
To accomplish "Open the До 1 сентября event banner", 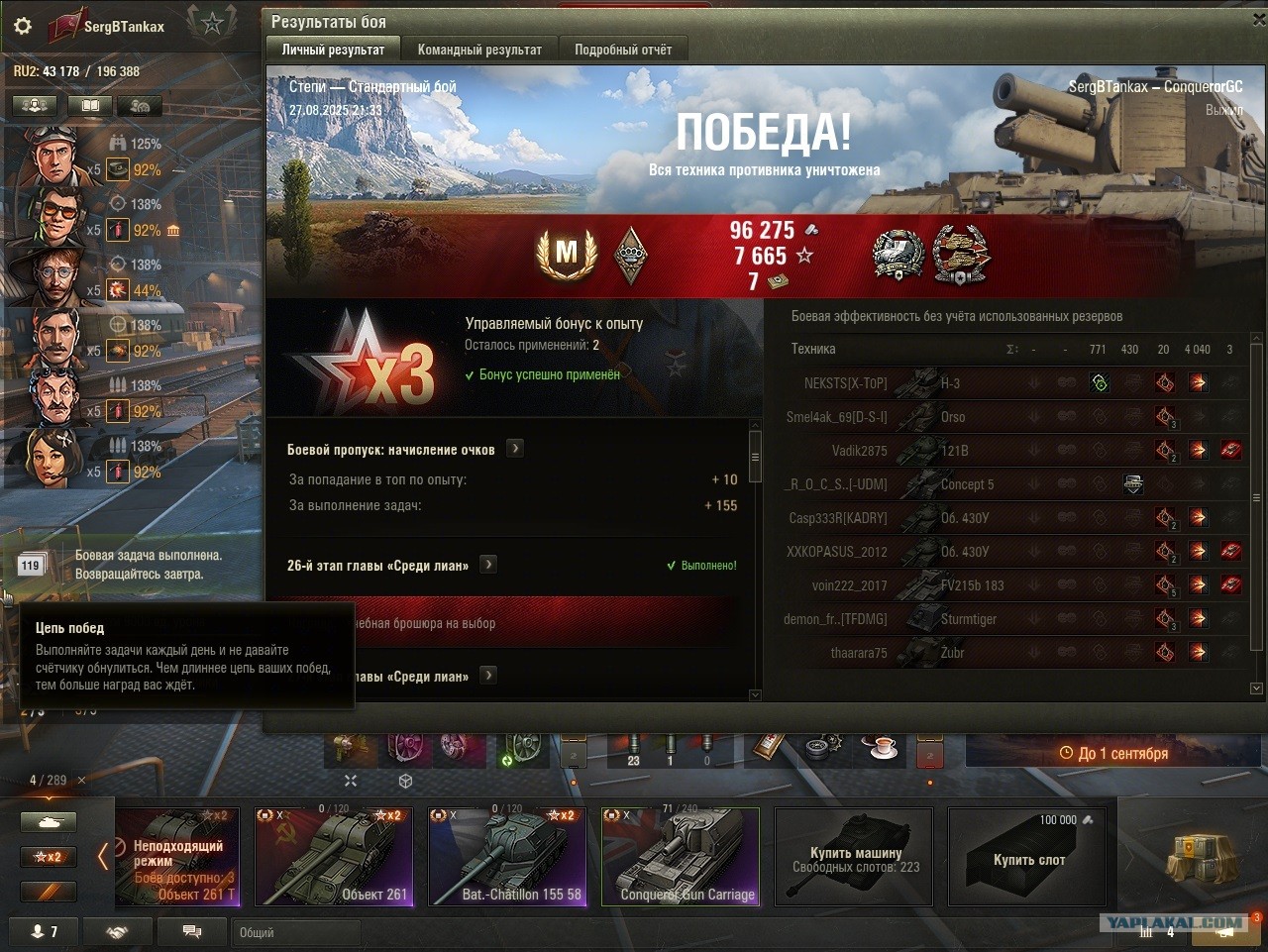I will (1112, 753).
